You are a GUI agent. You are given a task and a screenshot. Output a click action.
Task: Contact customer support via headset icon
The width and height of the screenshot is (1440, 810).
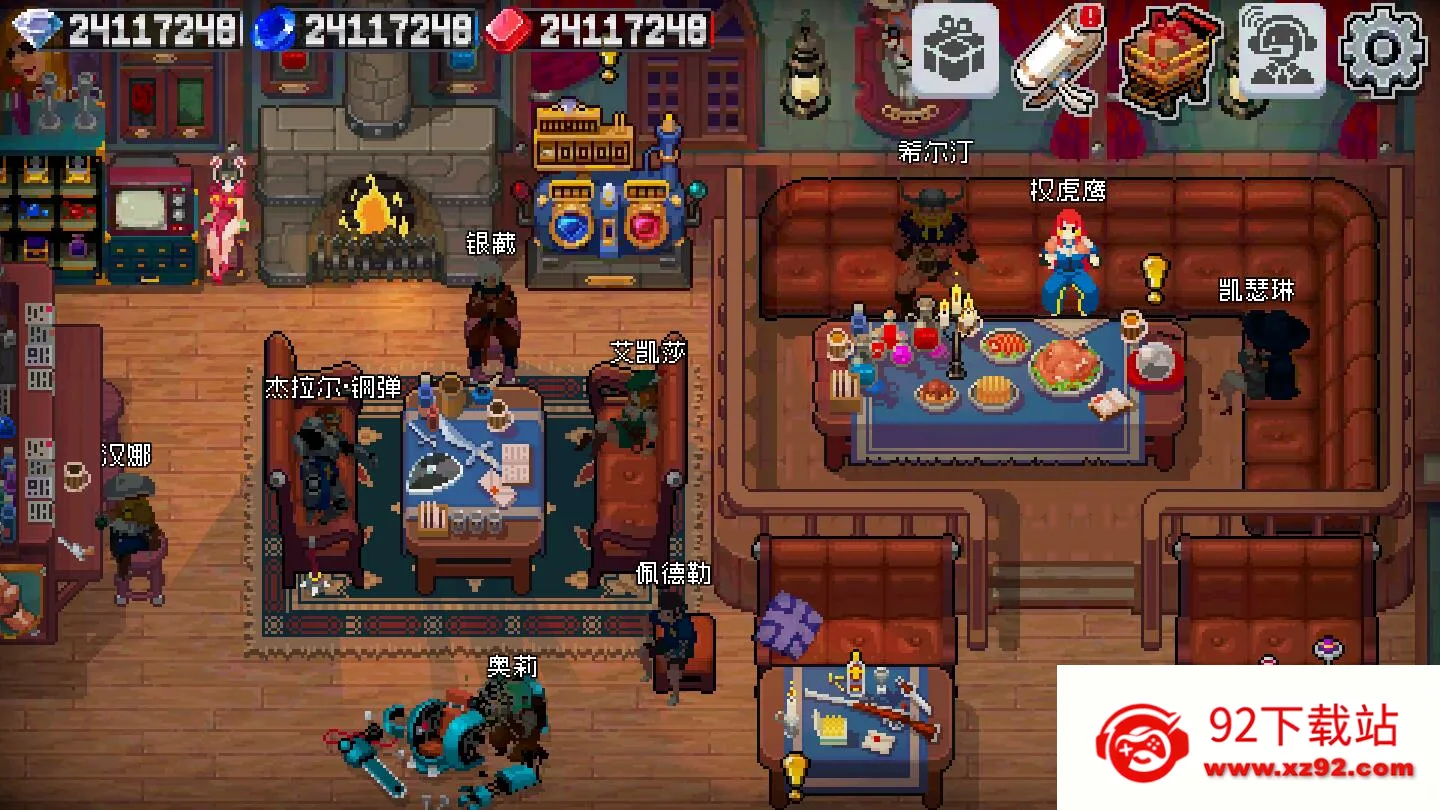[1282, 50]
